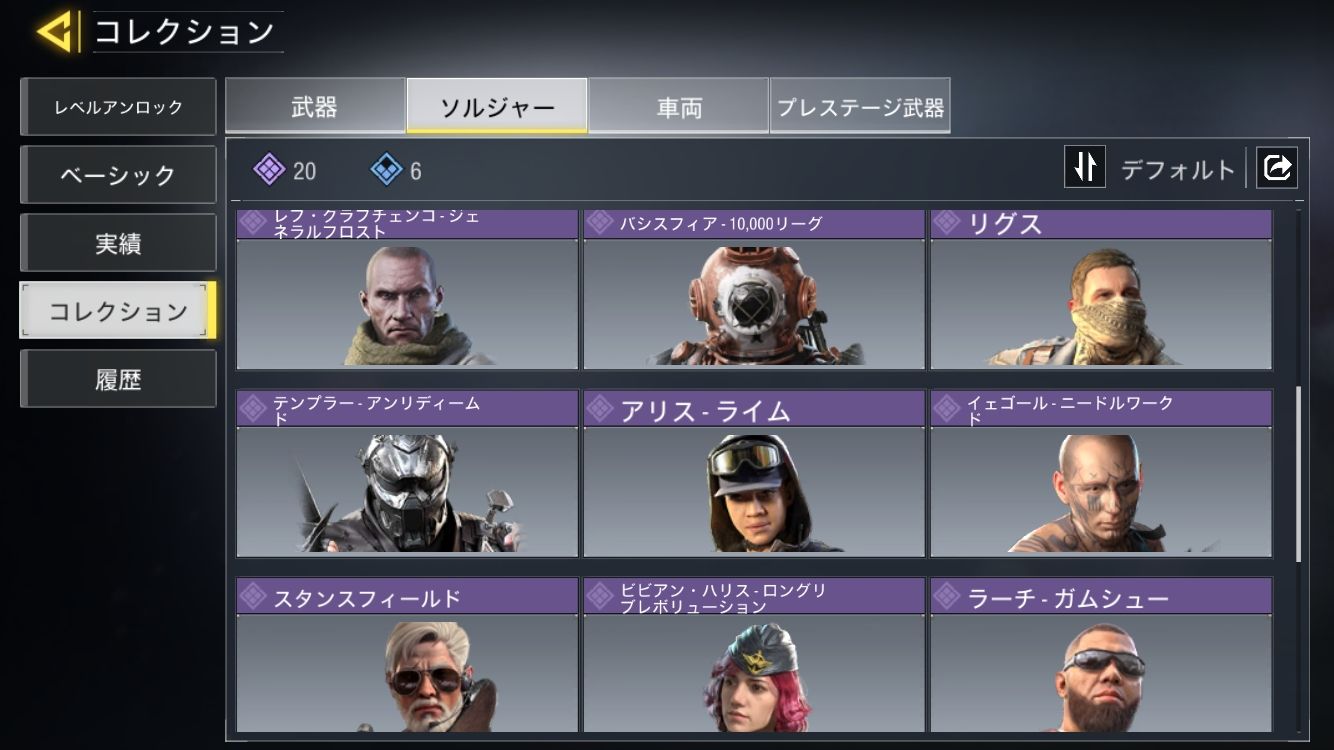1334x750 pixels.
Task: Switch to the 武器 tab
Action: click(x=314, y=107)
